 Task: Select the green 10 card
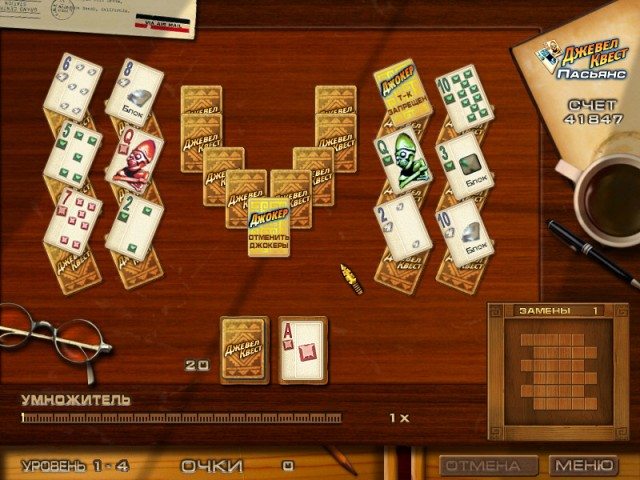tap(465, 98)
